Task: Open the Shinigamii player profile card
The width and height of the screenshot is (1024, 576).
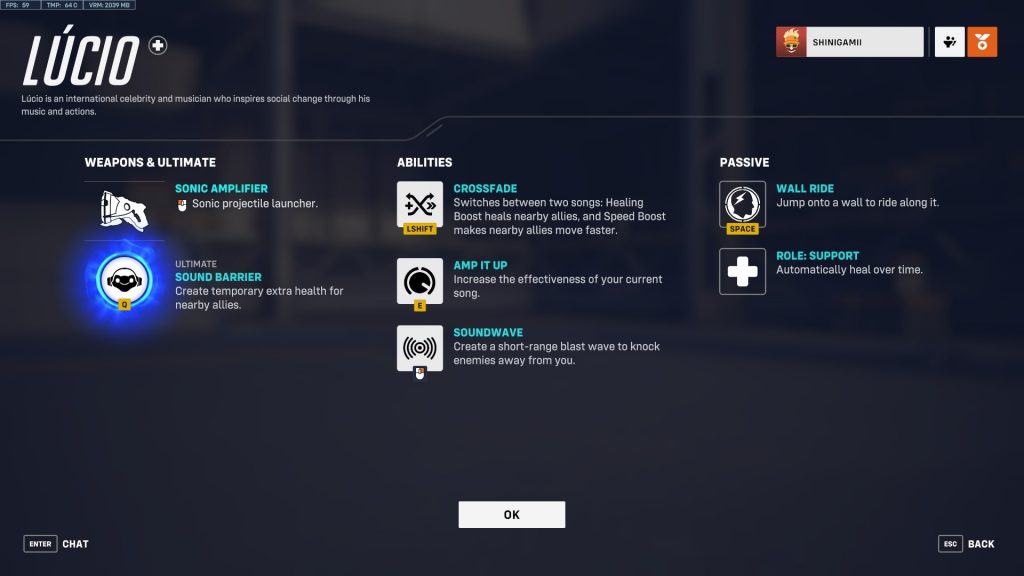Action: [x=850, y=42]
